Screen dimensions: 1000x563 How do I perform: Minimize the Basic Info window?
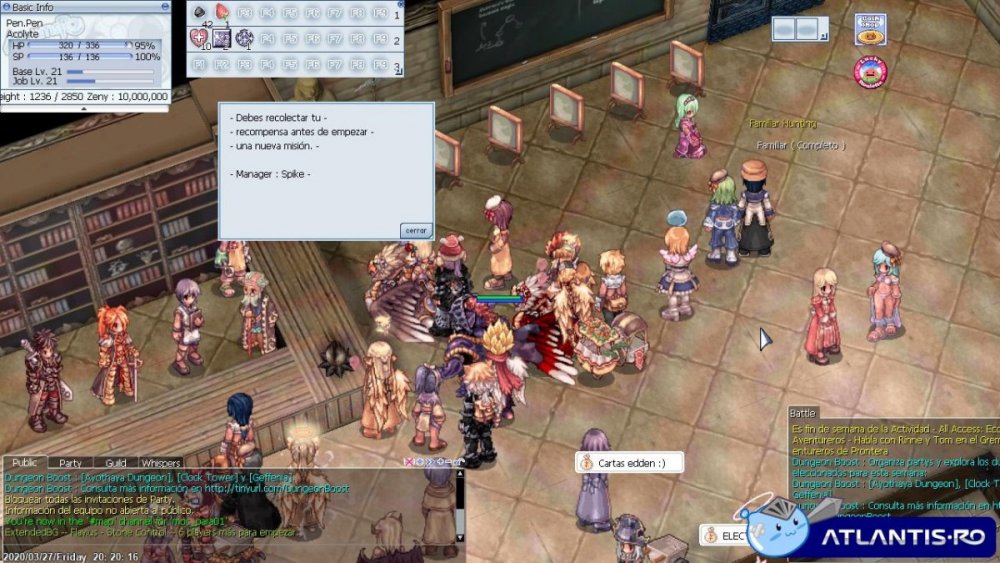(165, 6)
